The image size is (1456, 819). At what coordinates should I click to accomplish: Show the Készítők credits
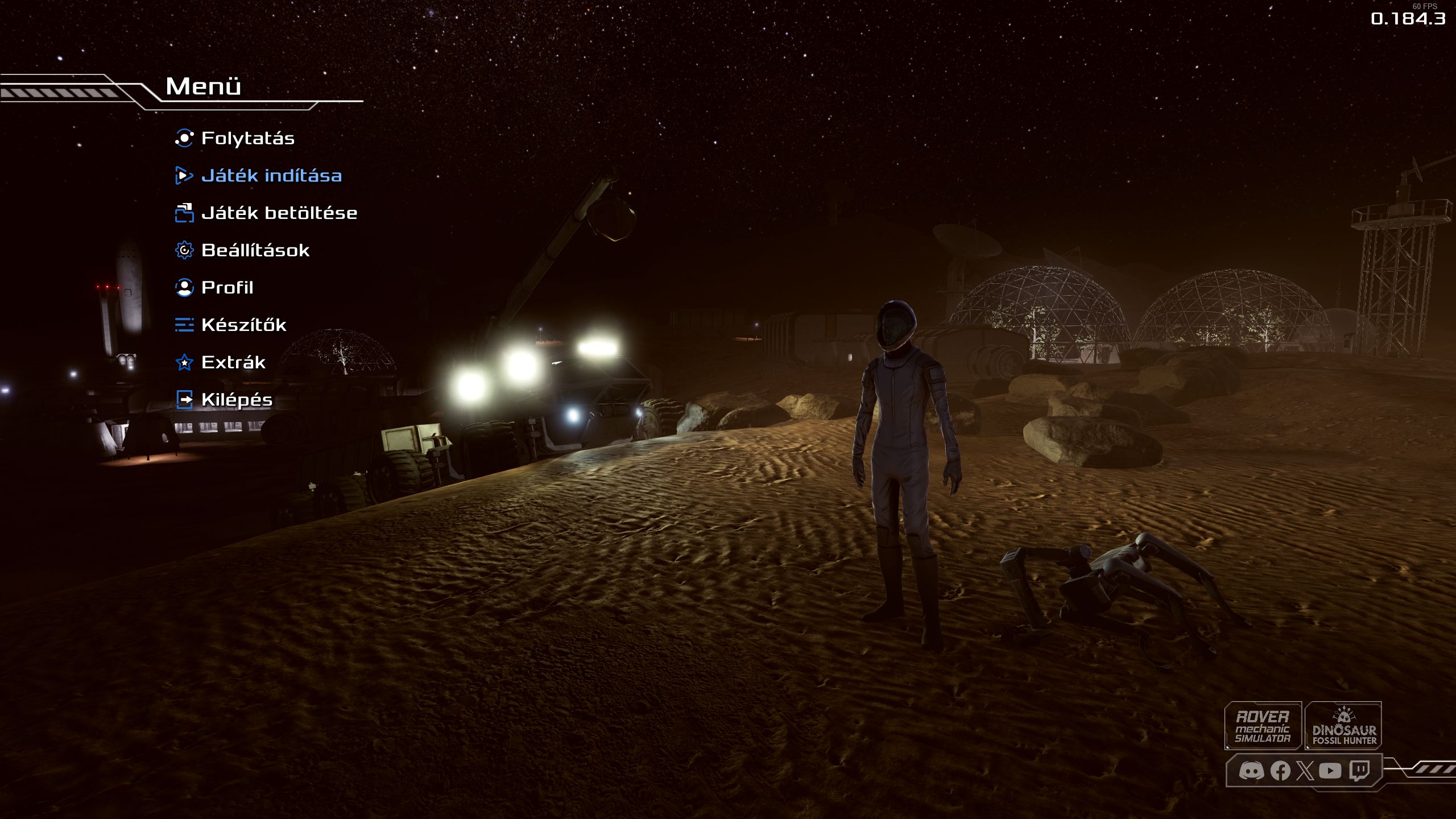[x=243, y=325]
